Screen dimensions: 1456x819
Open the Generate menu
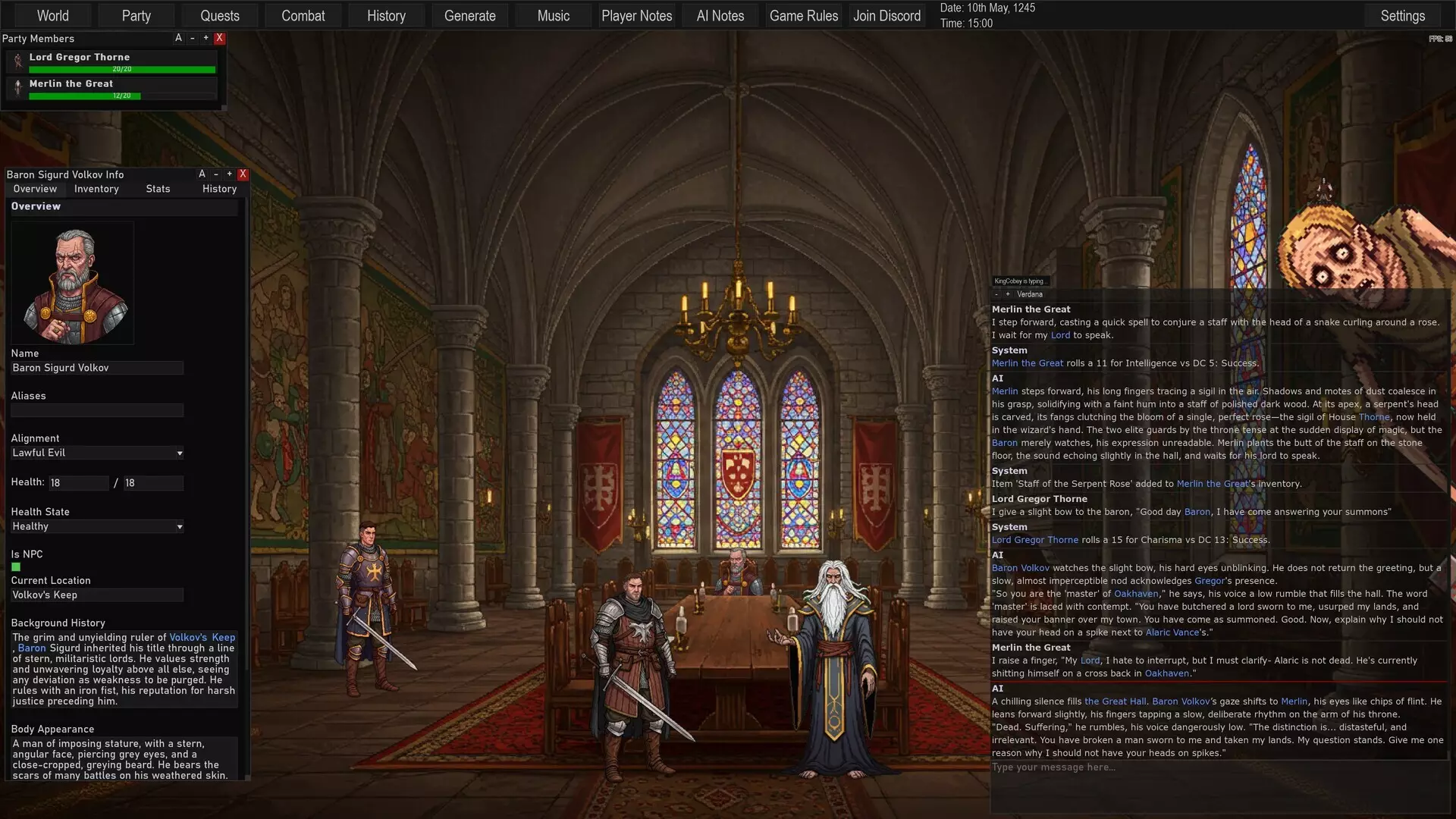coord(469,15)
